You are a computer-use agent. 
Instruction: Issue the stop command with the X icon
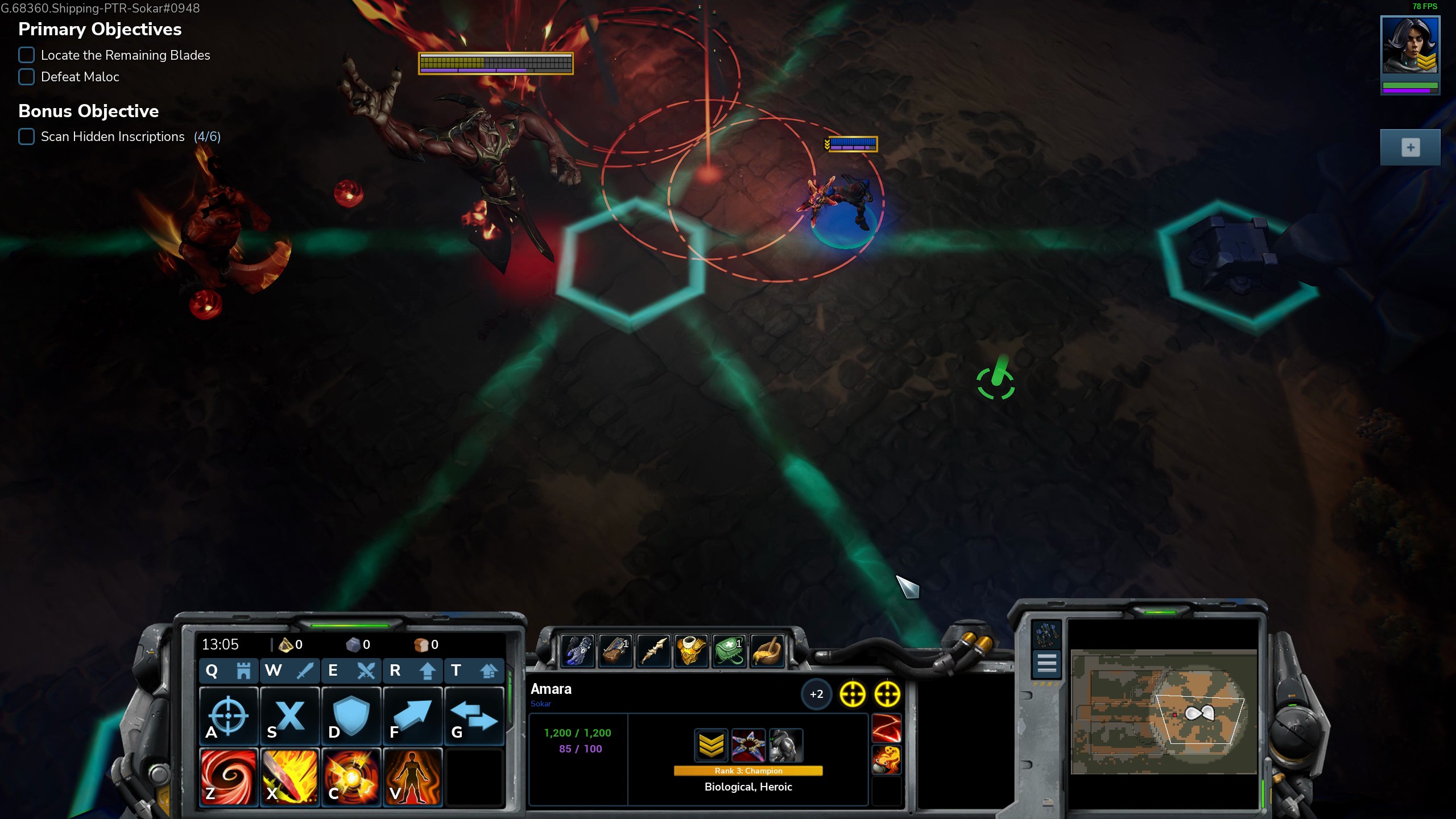click(x=290, y=715)
